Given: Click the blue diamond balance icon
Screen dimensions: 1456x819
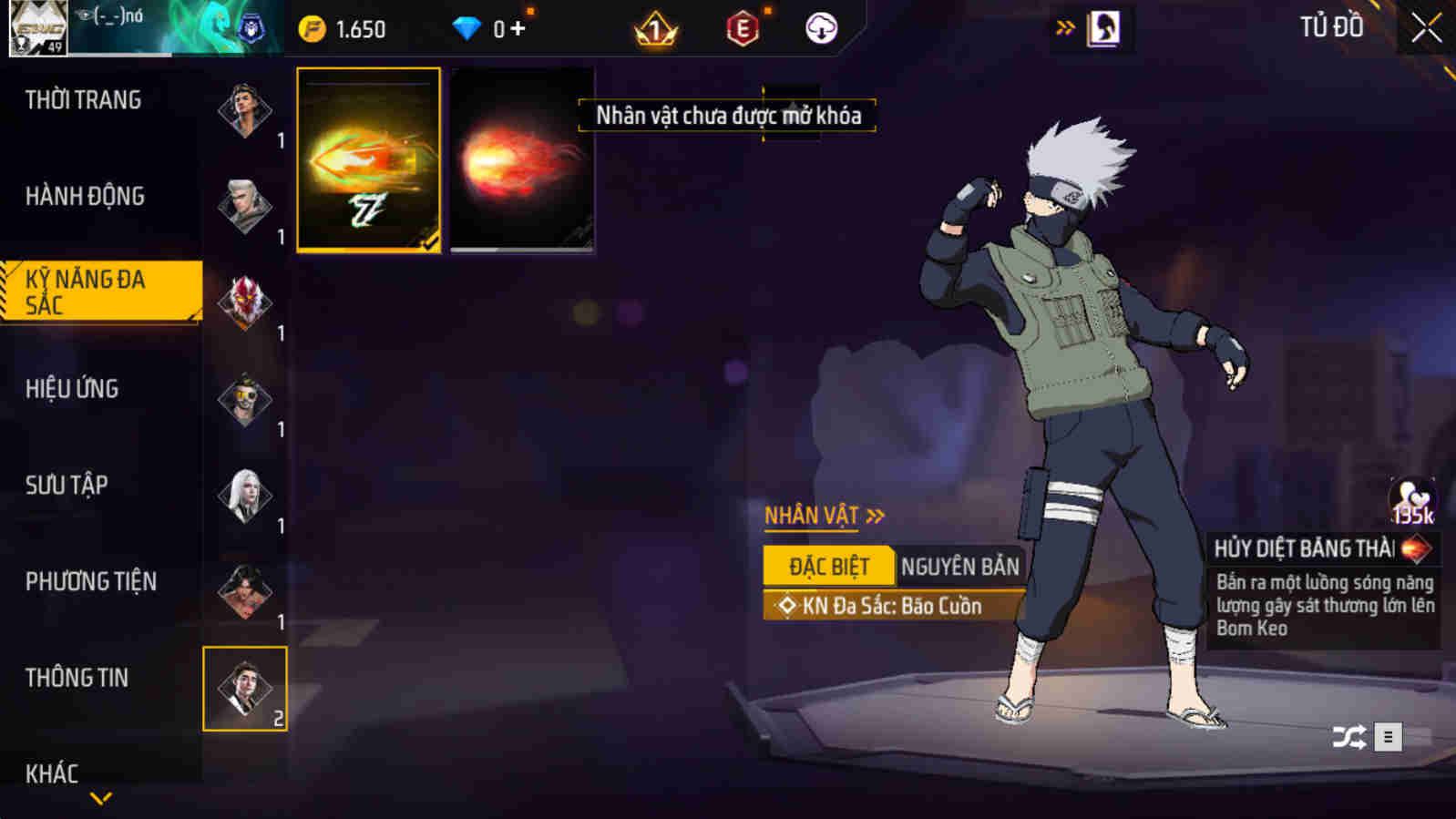Looking at the screenshot, I should [x=467, y=27].
